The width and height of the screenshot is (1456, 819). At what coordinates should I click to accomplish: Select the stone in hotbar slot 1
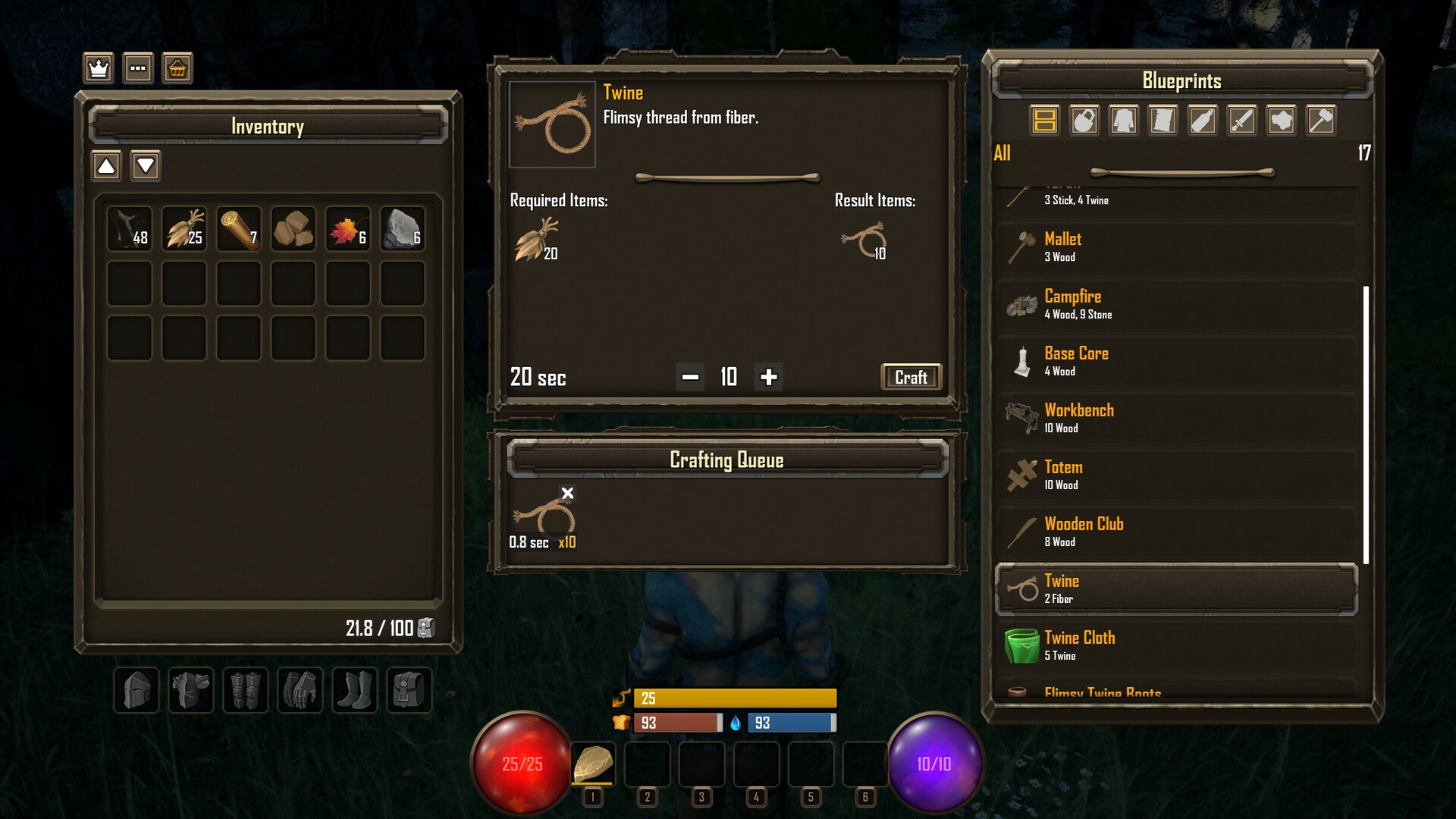tap(593, 764)
